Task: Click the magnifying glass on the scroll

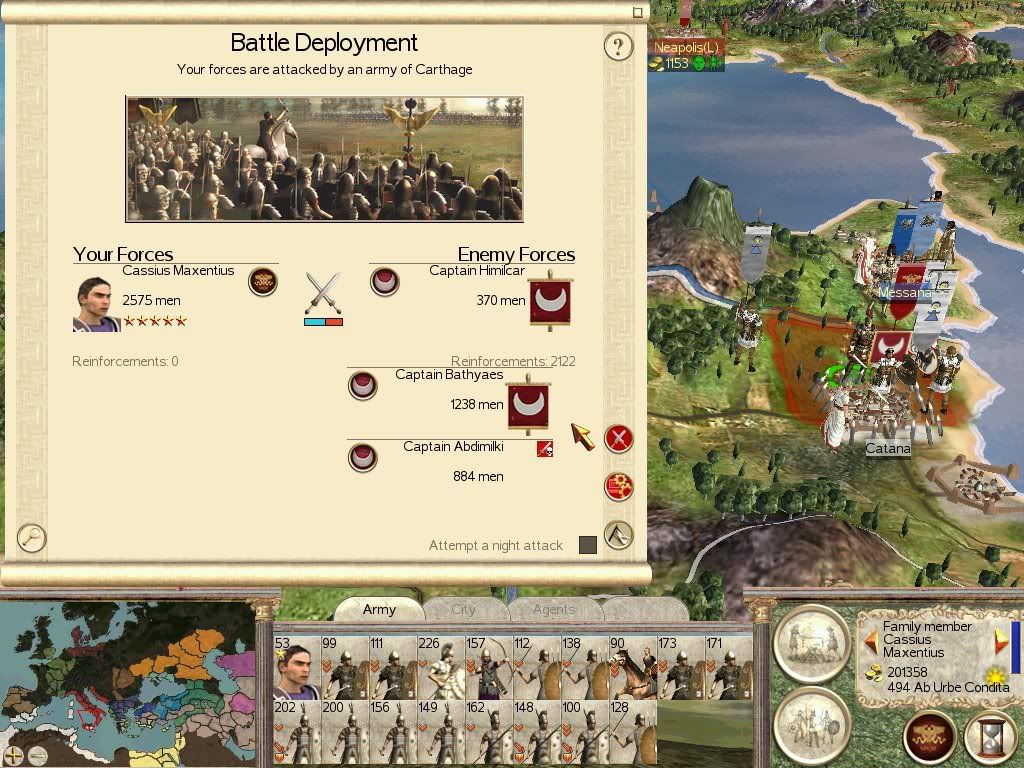Action: pyautogui.click(x=32, y=538)
